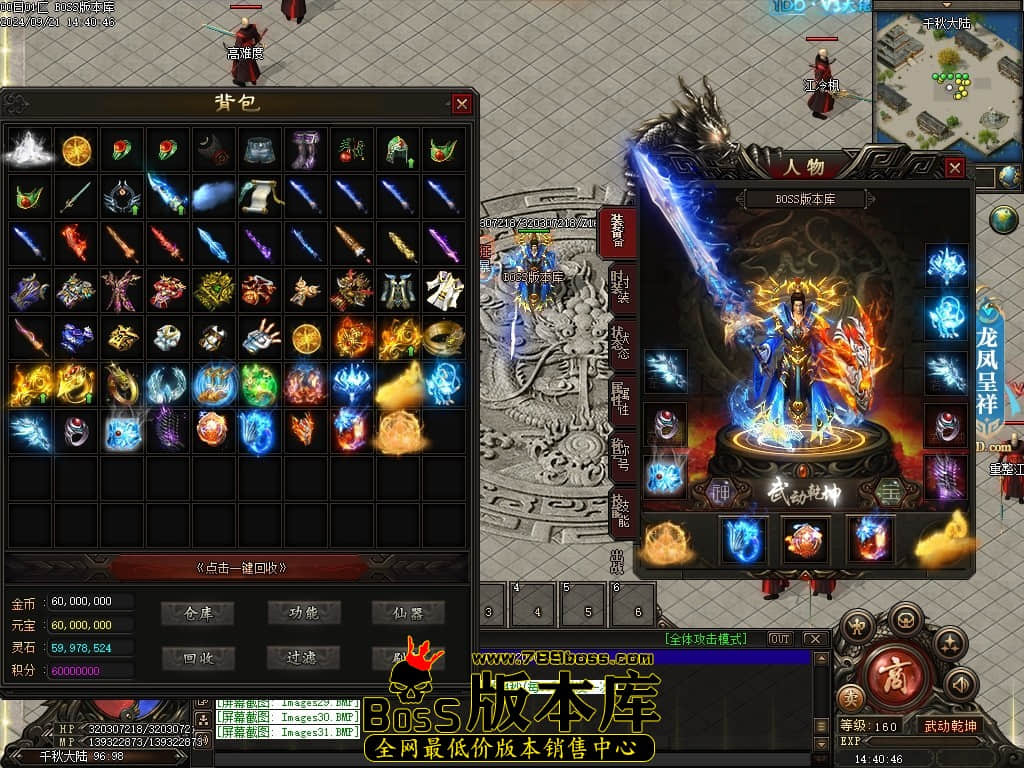The height and width of the screenshot is (768, 1024).
Task: Open the 仓库 warehouse
Action: (200, 613)
